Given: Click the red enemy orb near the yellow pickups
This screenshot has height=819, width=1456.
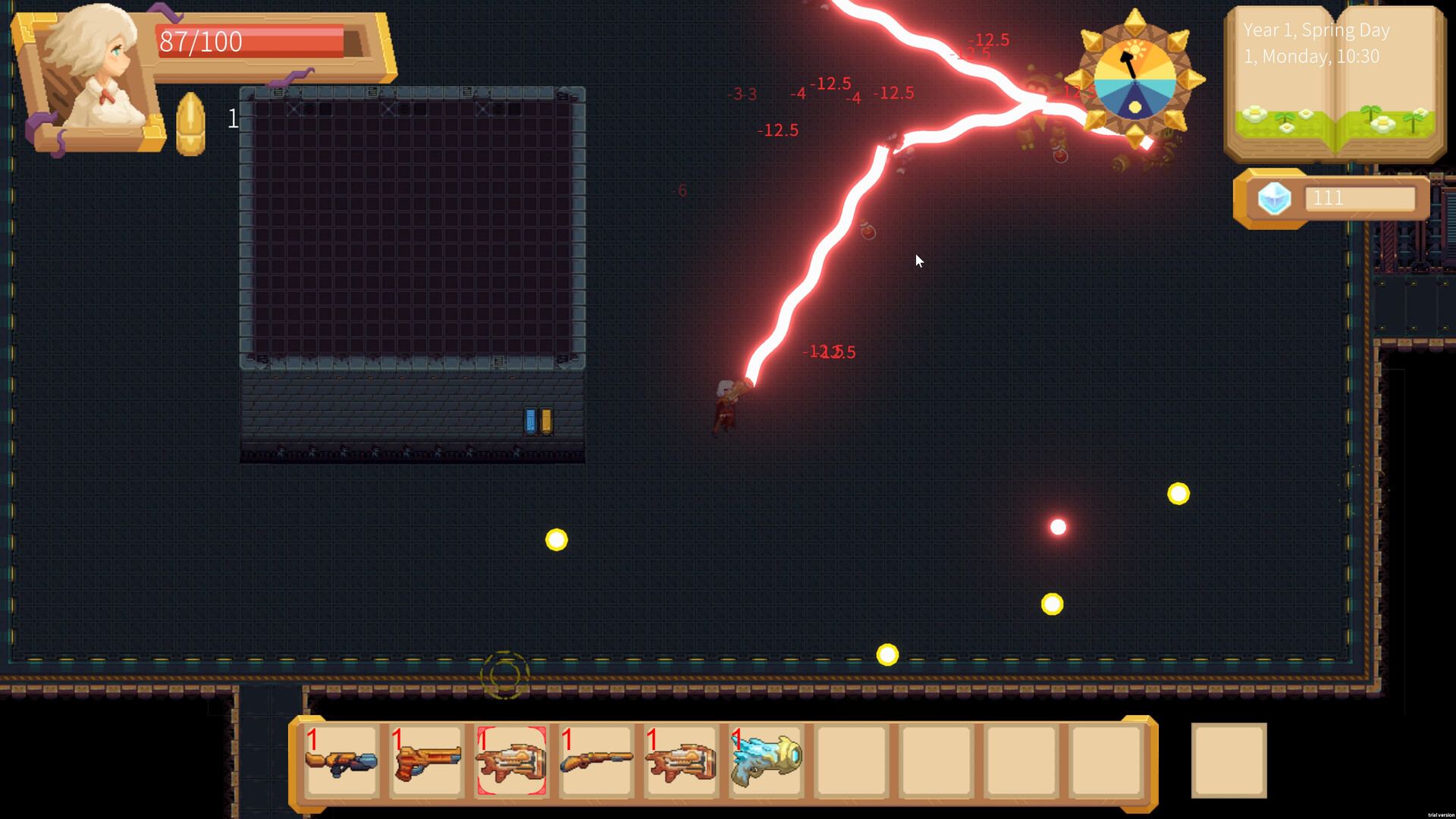Looking at the screenshot, I should coord(1058,526).
